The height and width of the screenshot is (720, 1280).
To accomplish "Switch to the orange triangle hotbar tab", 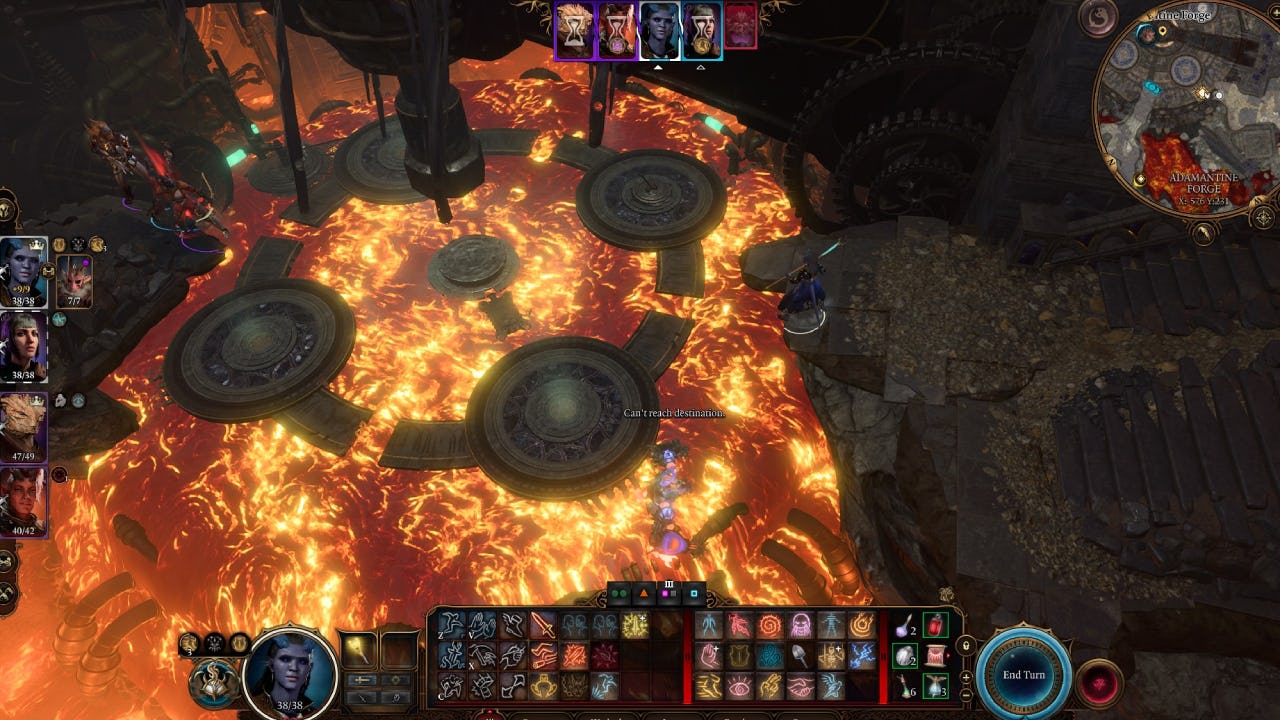I will coord(645,594).
